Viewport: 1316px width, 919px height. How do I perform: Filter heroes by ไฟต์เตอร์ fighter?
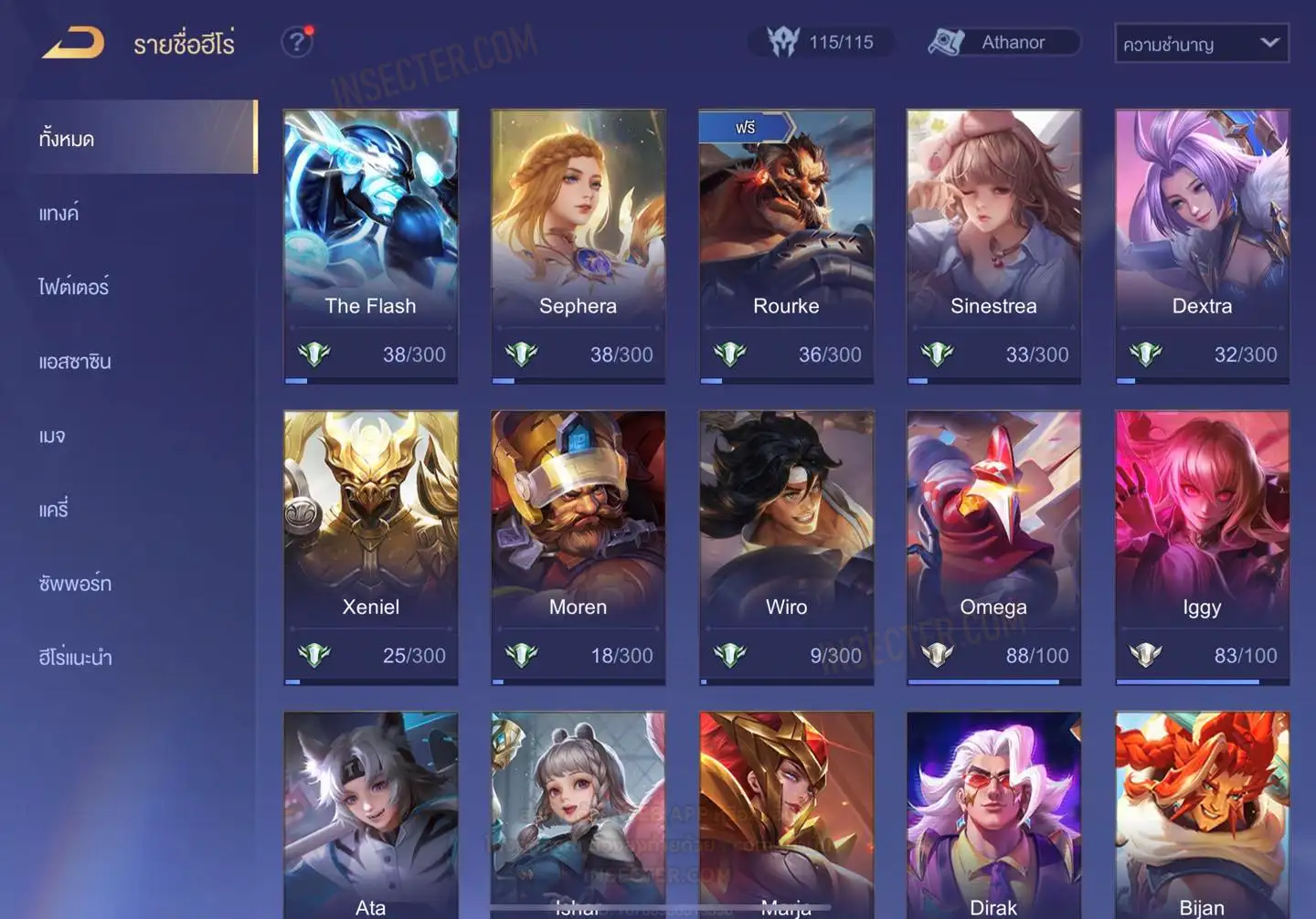coord(74,287)
